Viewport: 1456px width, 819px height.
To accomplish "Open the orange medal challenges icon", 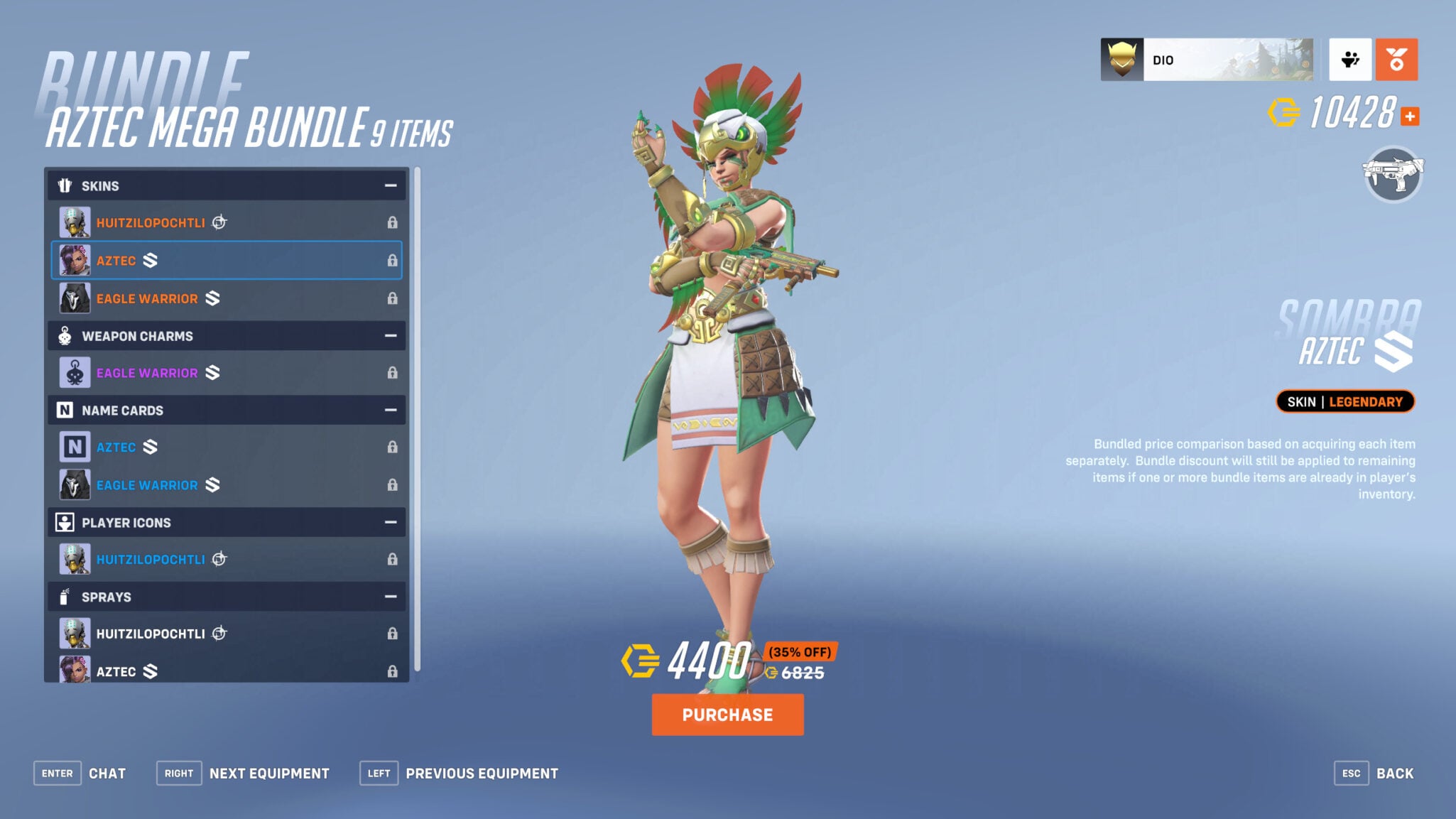I will tap(1396, 60).
